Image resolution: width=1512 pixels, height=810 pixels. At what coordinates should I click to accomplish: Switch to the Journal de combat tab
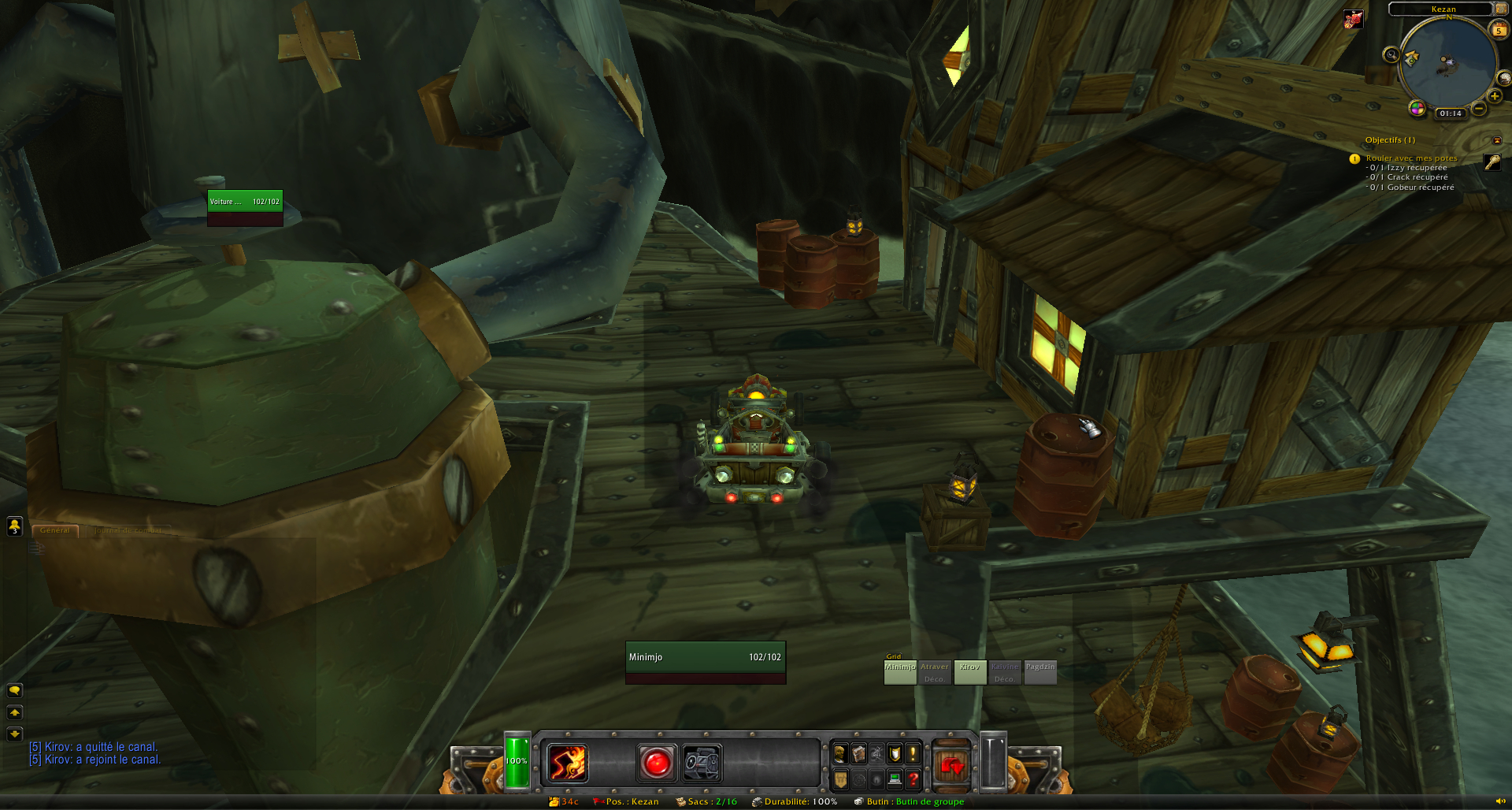pos(128,530)
